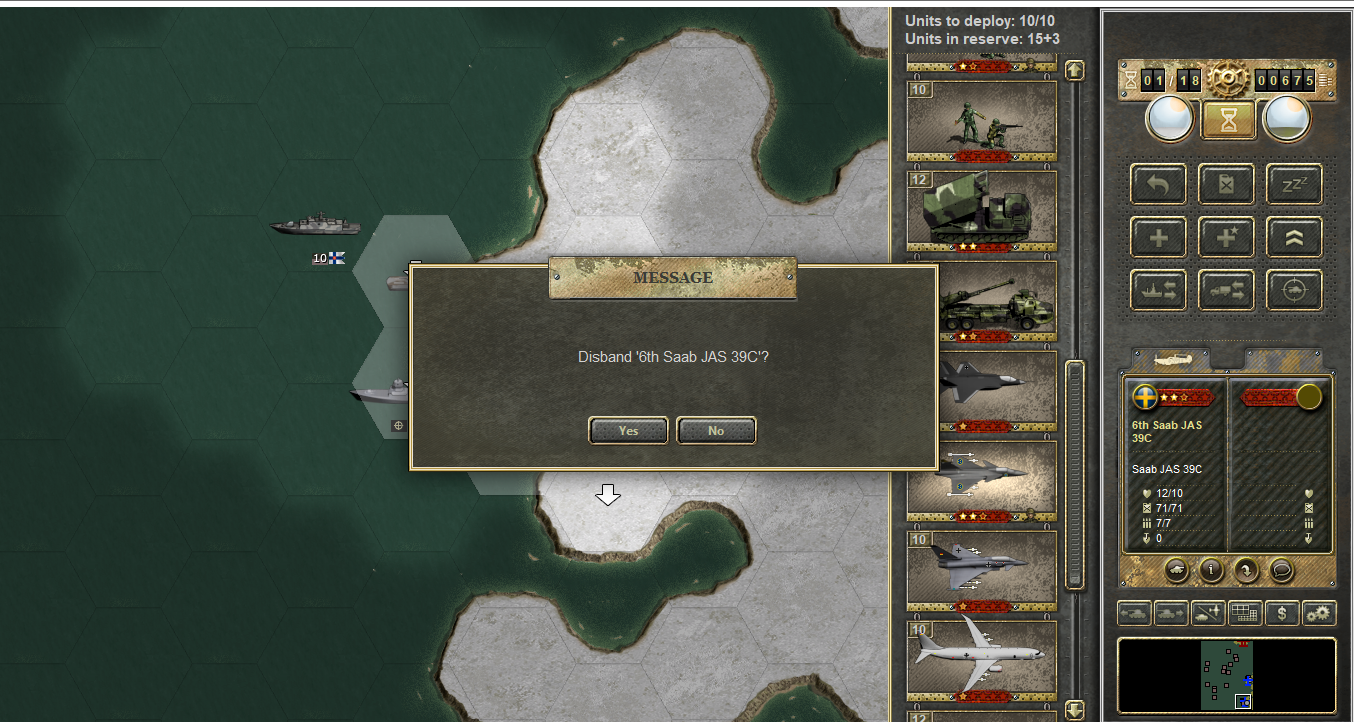
Task: Click the scroll-down arrow of the unit list
Action: 1075,710
